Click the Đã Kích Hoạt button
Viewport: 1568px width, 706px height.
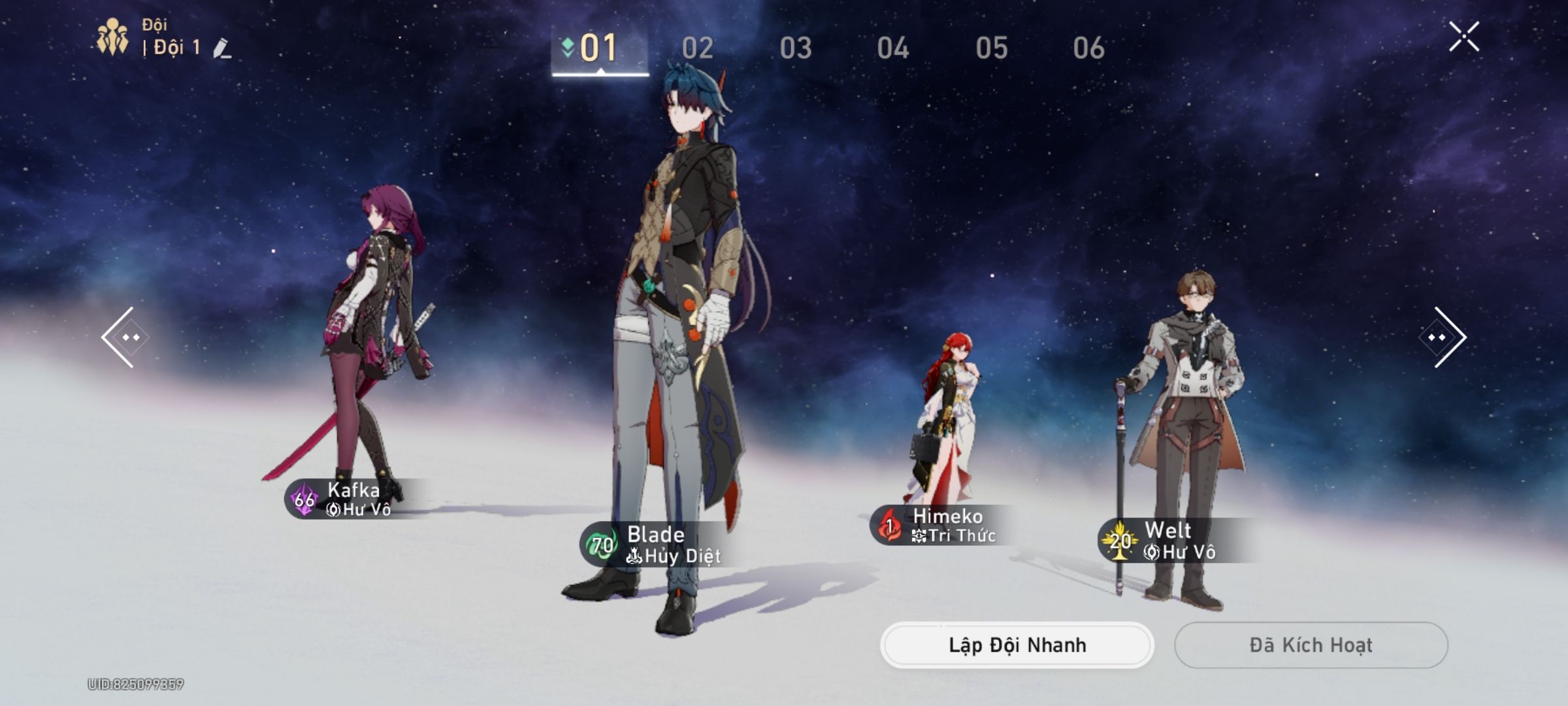(1310, 645)
